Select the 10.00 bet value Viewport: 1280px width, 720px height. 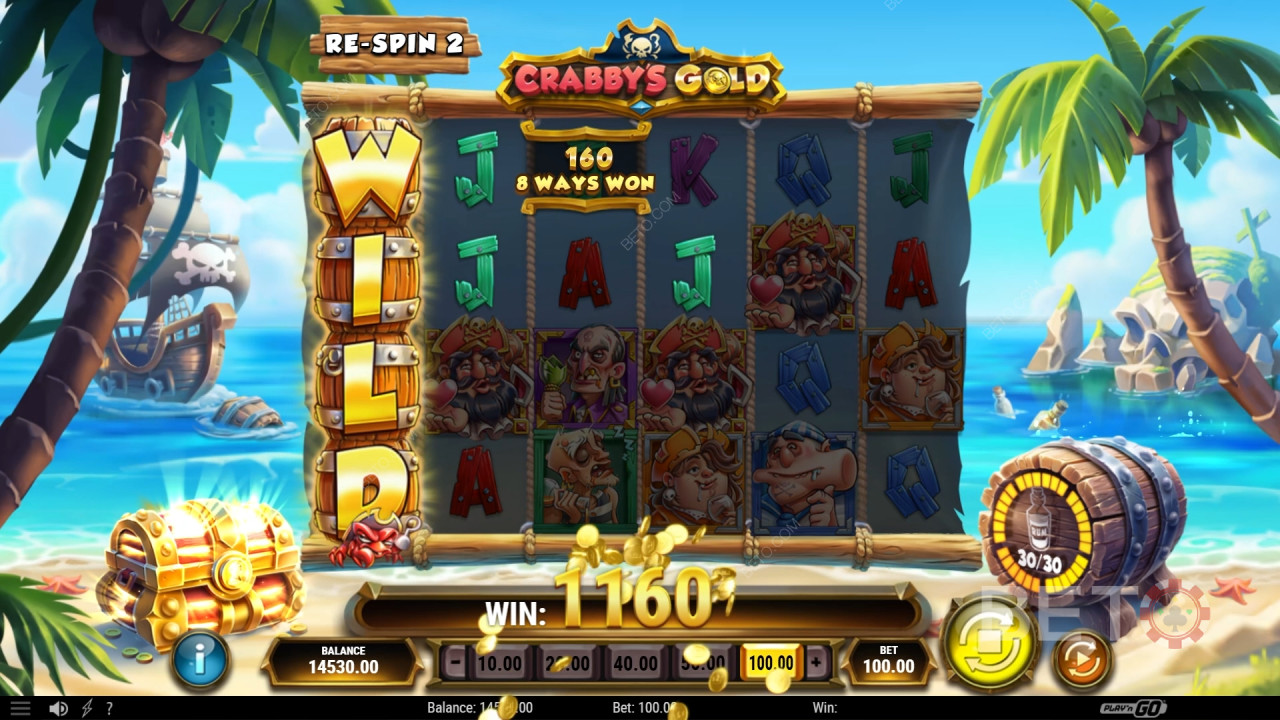point(498,662)
